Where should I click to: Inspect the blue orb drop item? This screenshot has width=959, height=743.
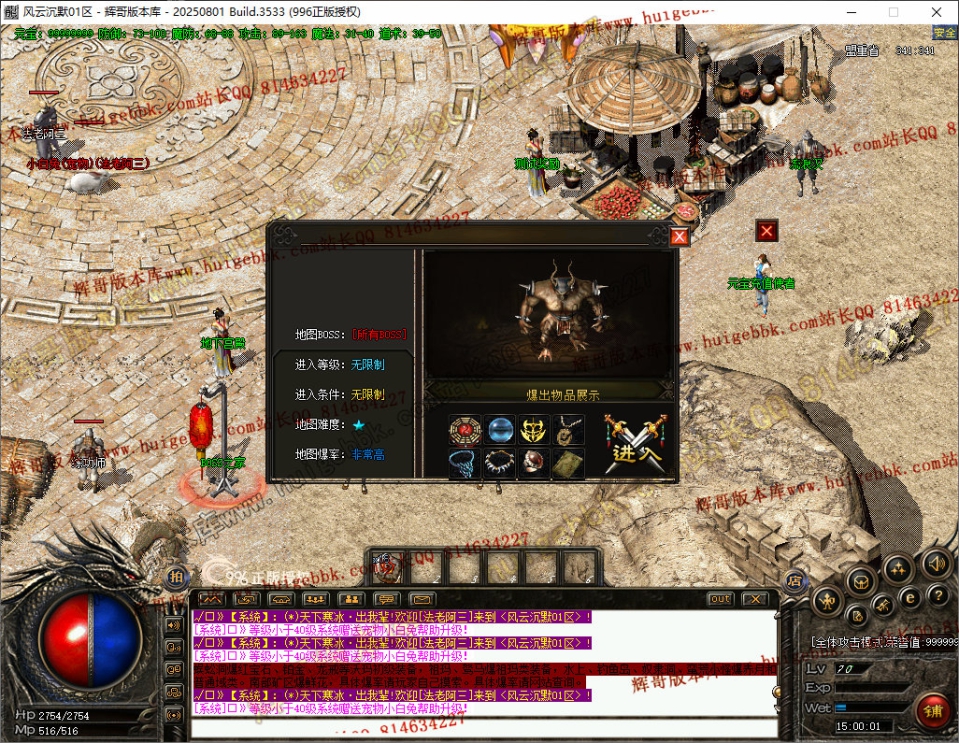[x=500, y=430]
